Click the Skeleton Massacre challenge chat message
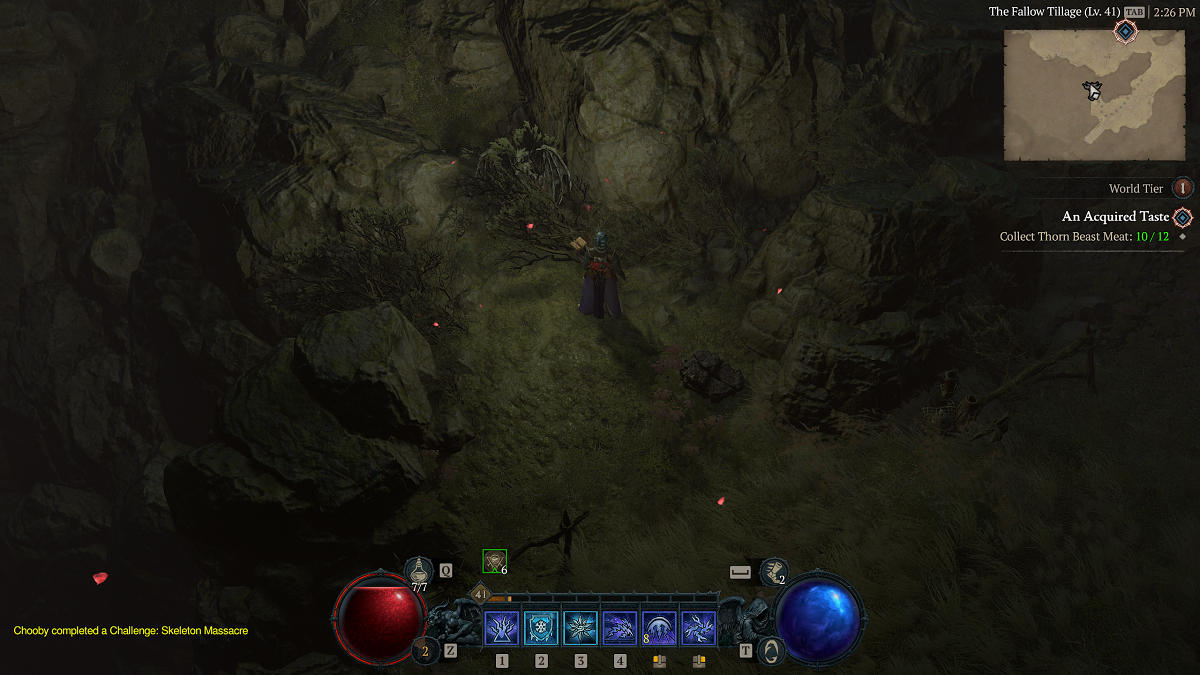Viewport: 1200px width, 675px height. pyautogui.click(x=130, y=631)
